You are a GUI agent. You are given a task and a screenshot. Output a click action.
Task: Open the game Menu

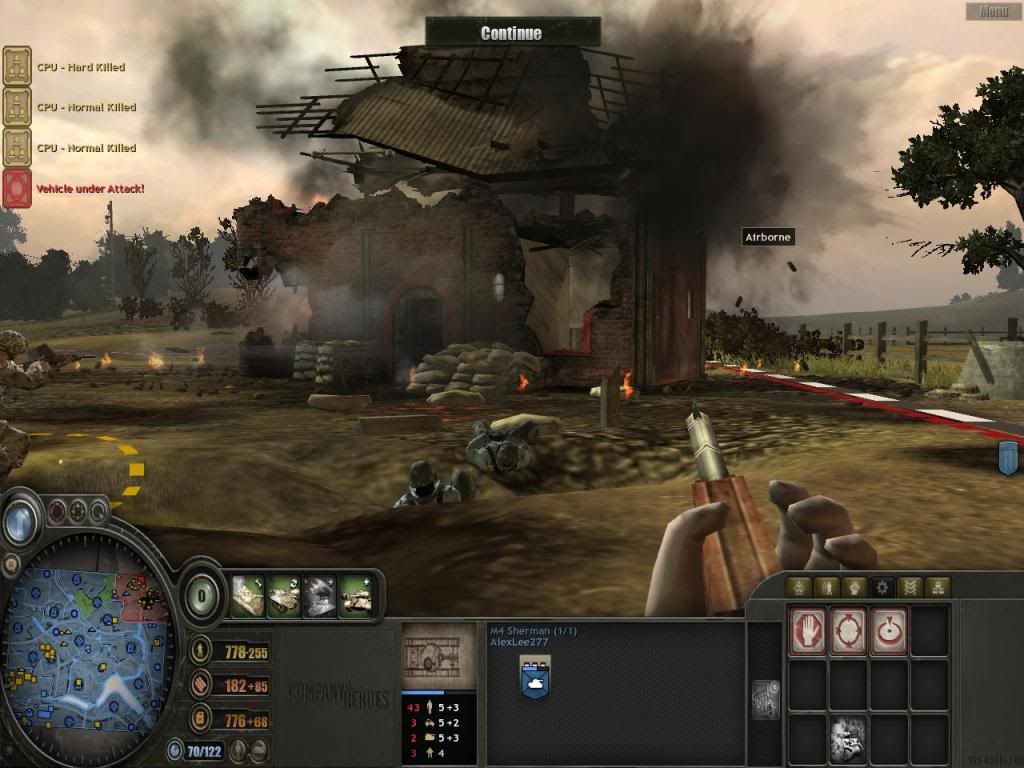tap(993, 12)
